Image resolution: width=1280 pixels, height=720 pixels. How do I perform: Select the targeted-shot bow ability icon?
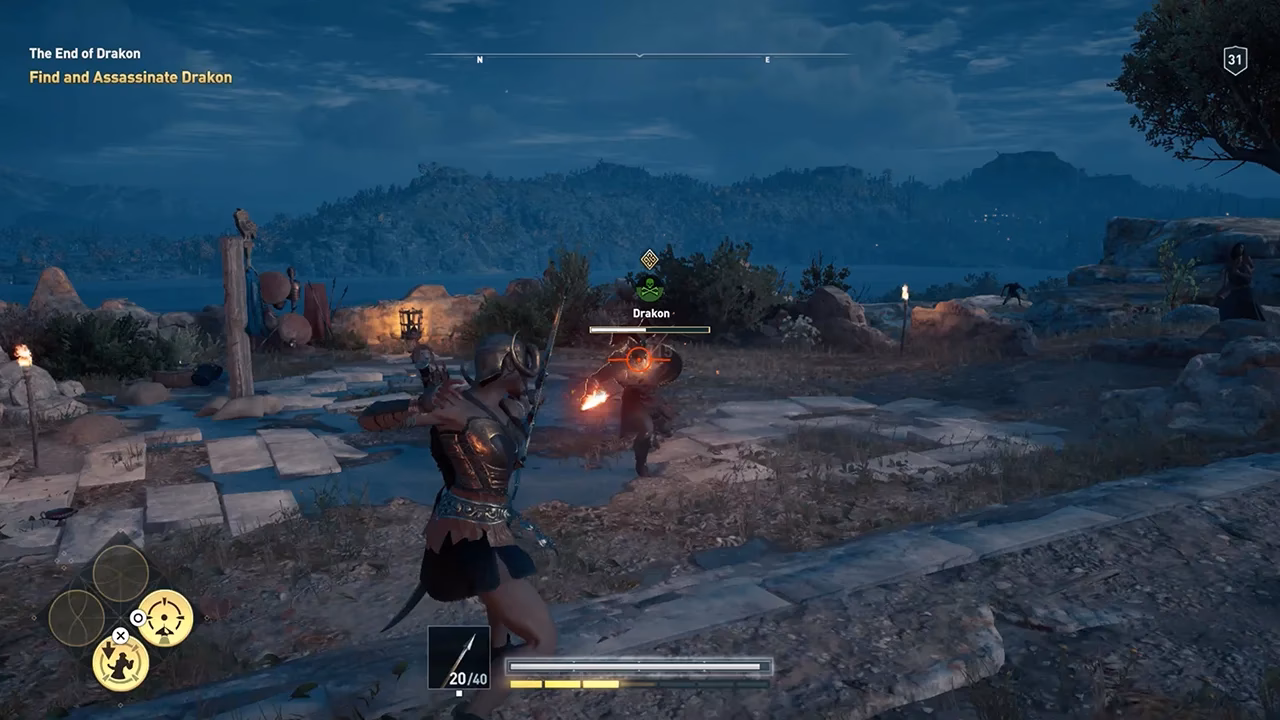click(x=165, y=617)
